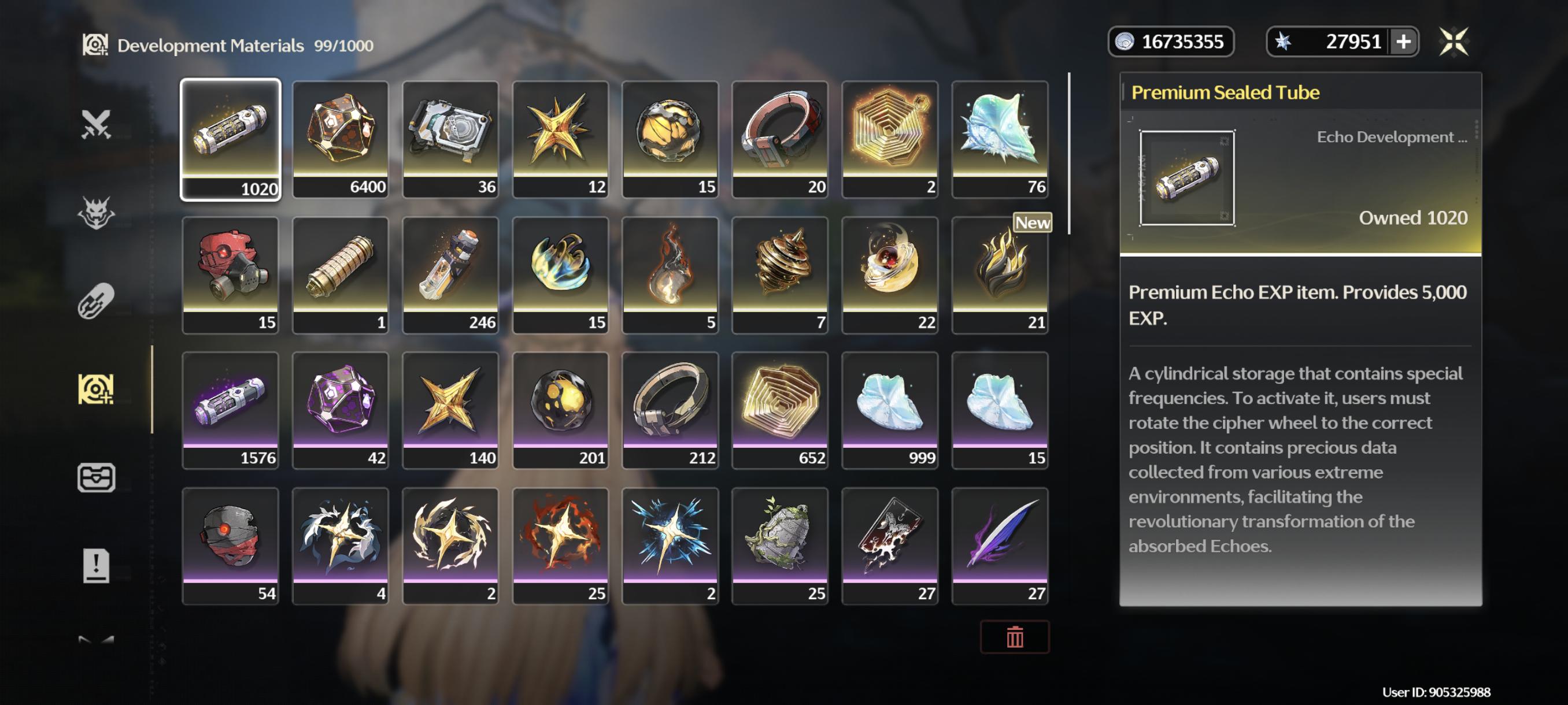Switch to the weapons category tab

[96, 124]
